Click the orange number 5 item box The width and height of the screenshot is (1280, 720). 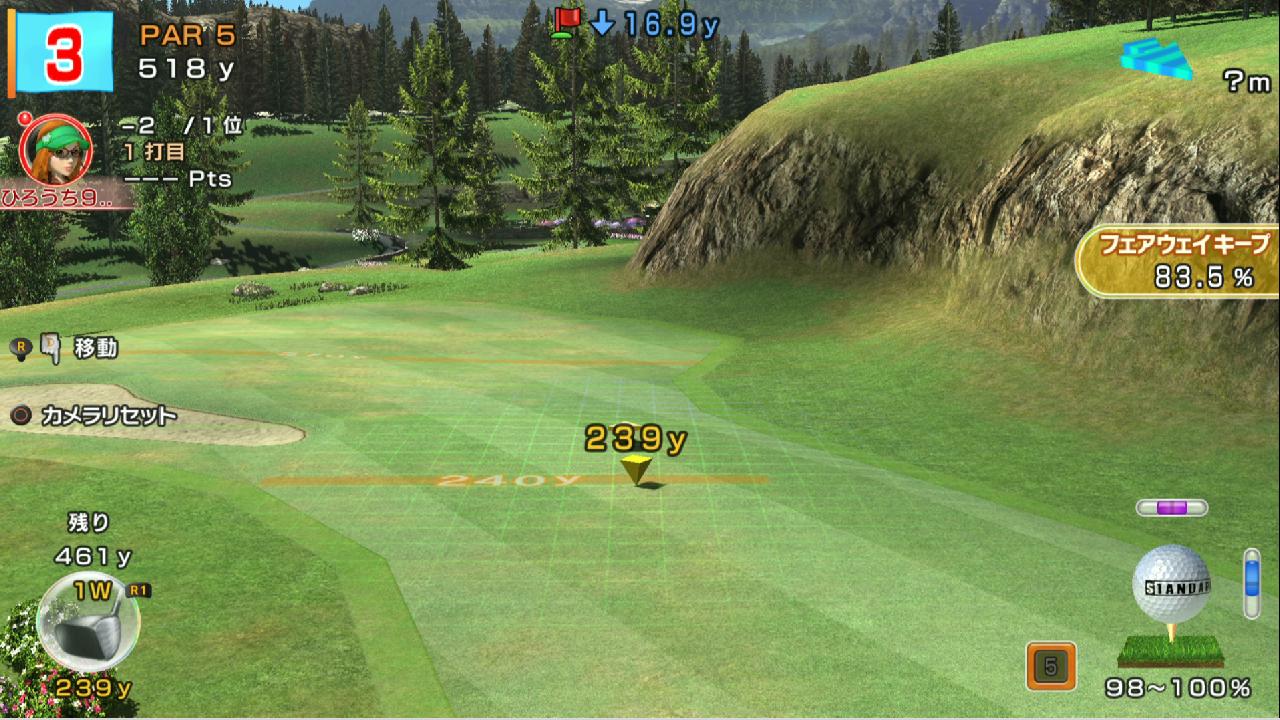coord(1051,666)
